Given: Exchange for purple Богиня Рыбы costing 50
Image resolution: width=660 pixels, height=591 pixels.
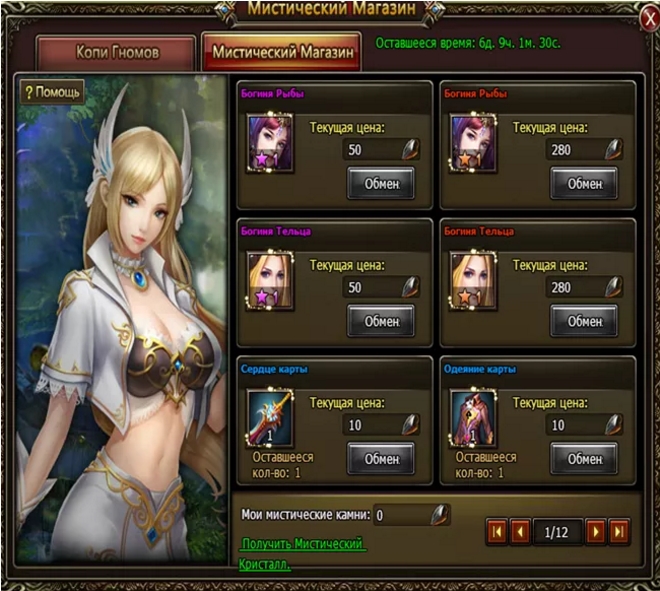Looking at the screenshot, I should tap(381, 183).
